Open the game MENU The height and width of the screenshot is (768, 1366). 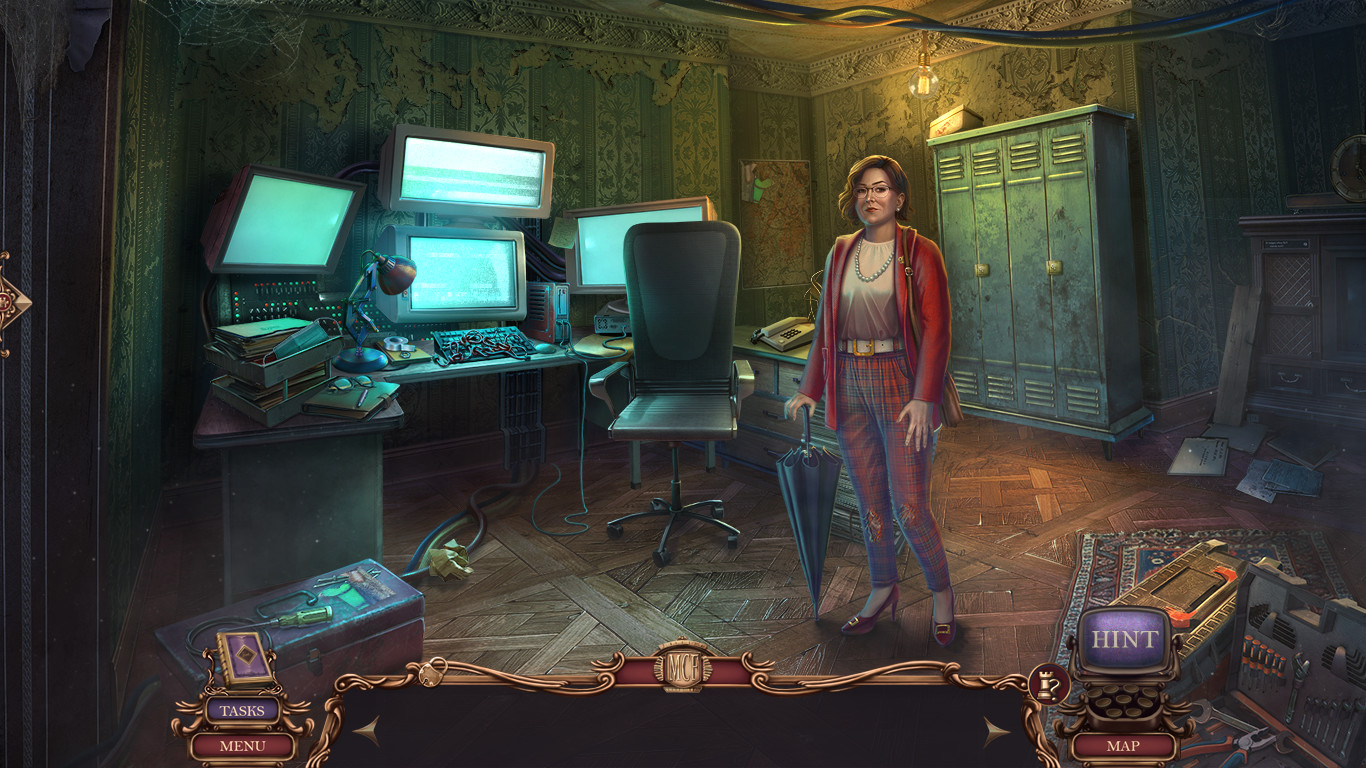[244, 745]
